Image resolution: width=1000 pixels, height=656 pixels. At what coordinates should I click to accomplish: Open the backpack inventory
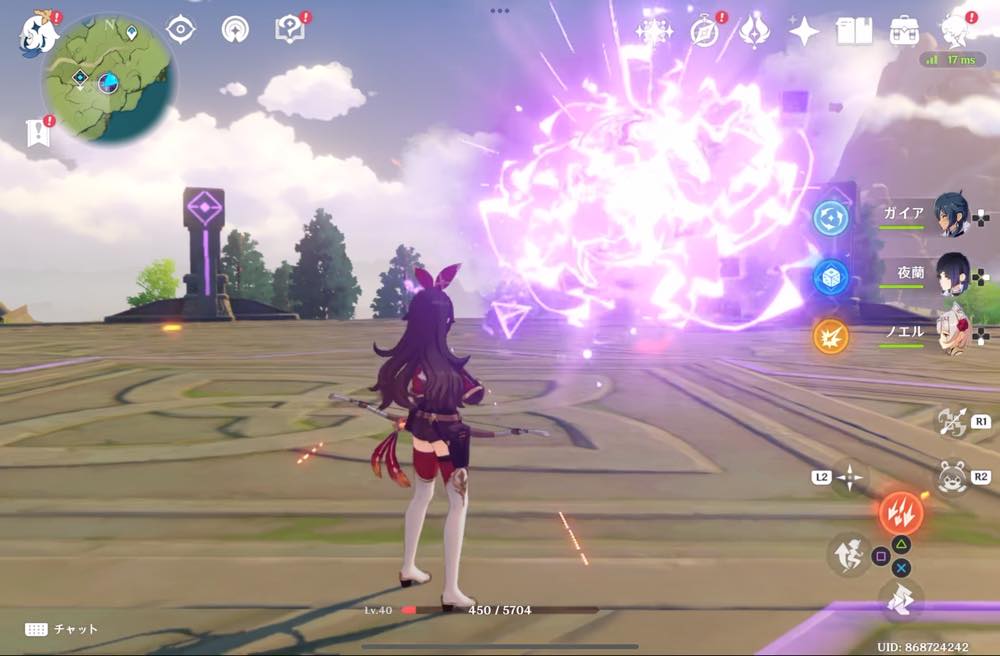pos(905,31)
